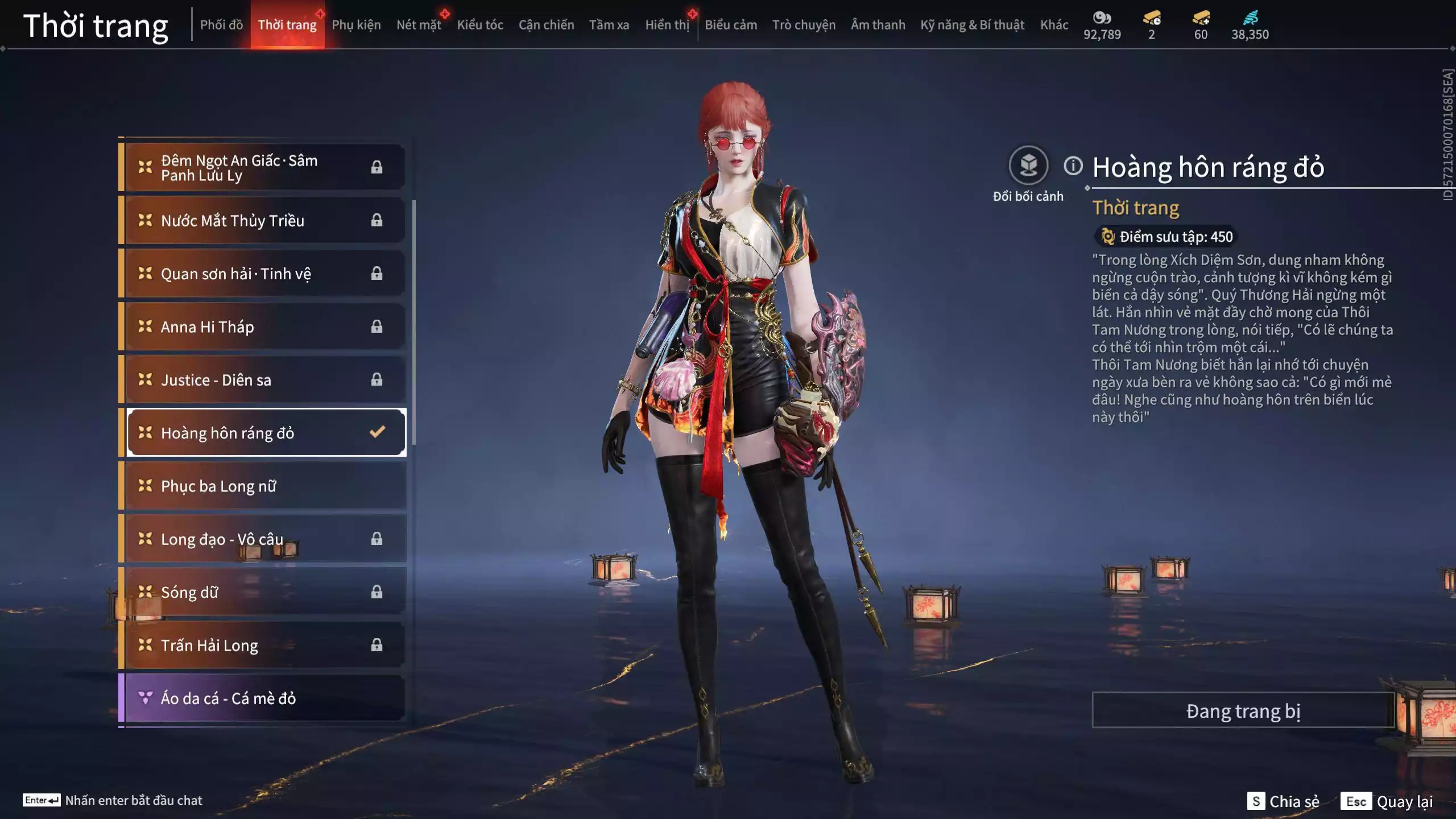1456x819 pixels.
Task: Switch to the Hiển thị tab
Action: pos(667,25)
